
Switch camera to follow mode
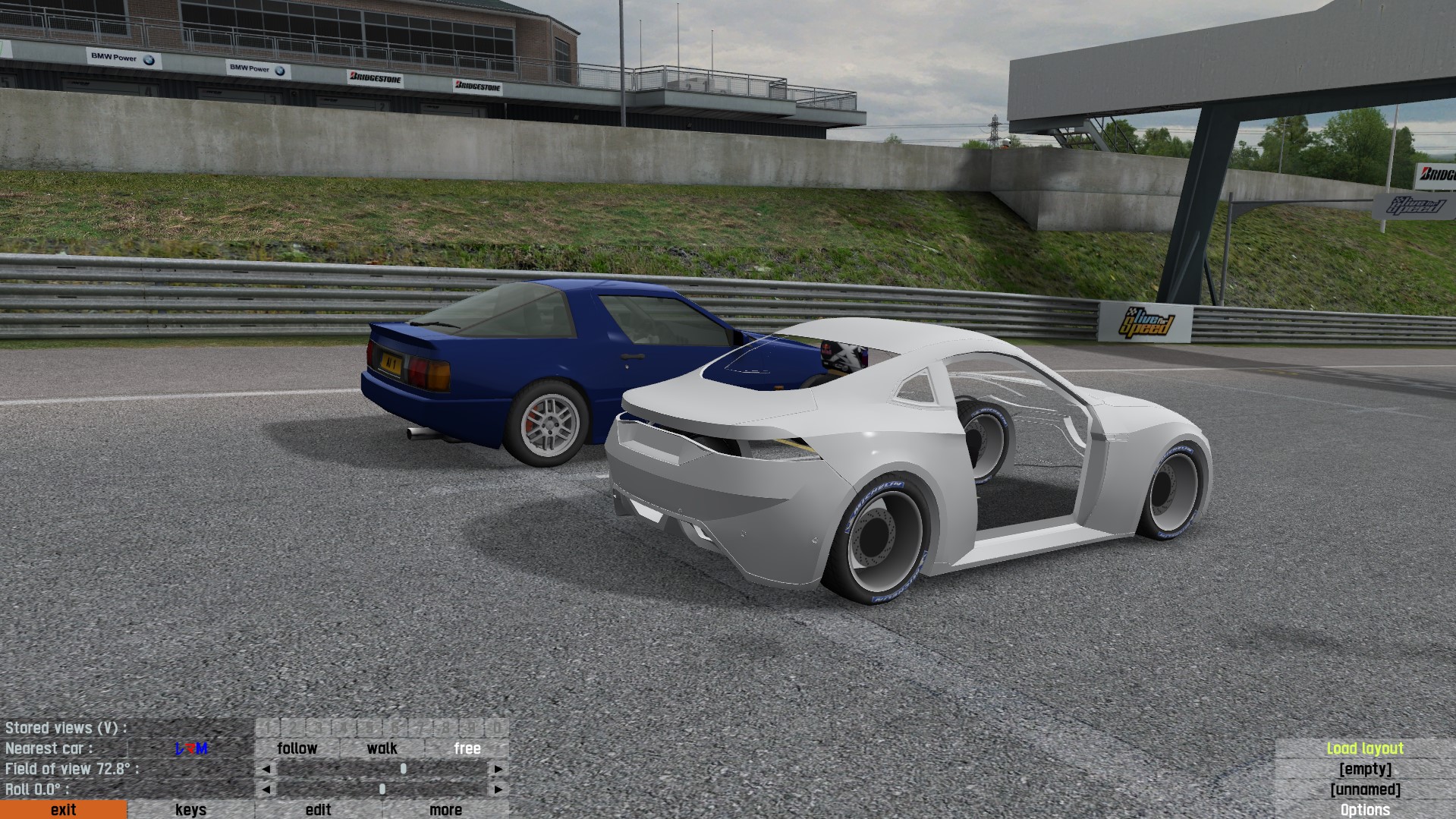(297, 748)
